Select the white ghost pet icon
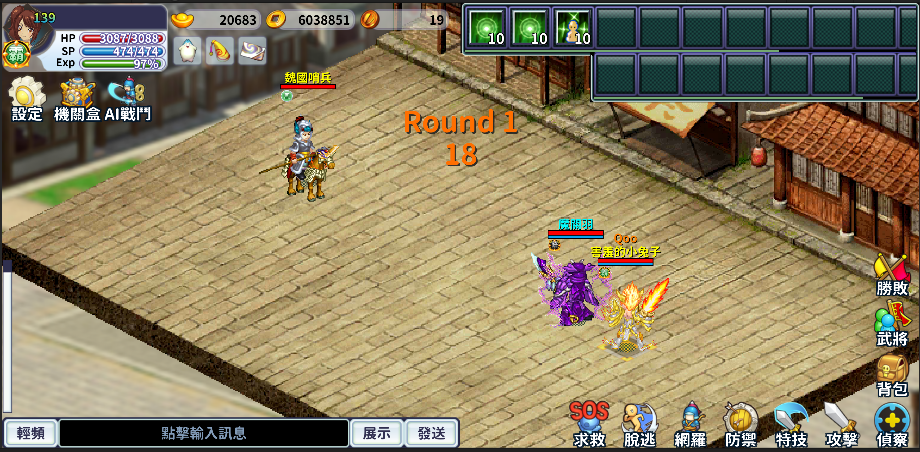 click(x=188, y=50)
